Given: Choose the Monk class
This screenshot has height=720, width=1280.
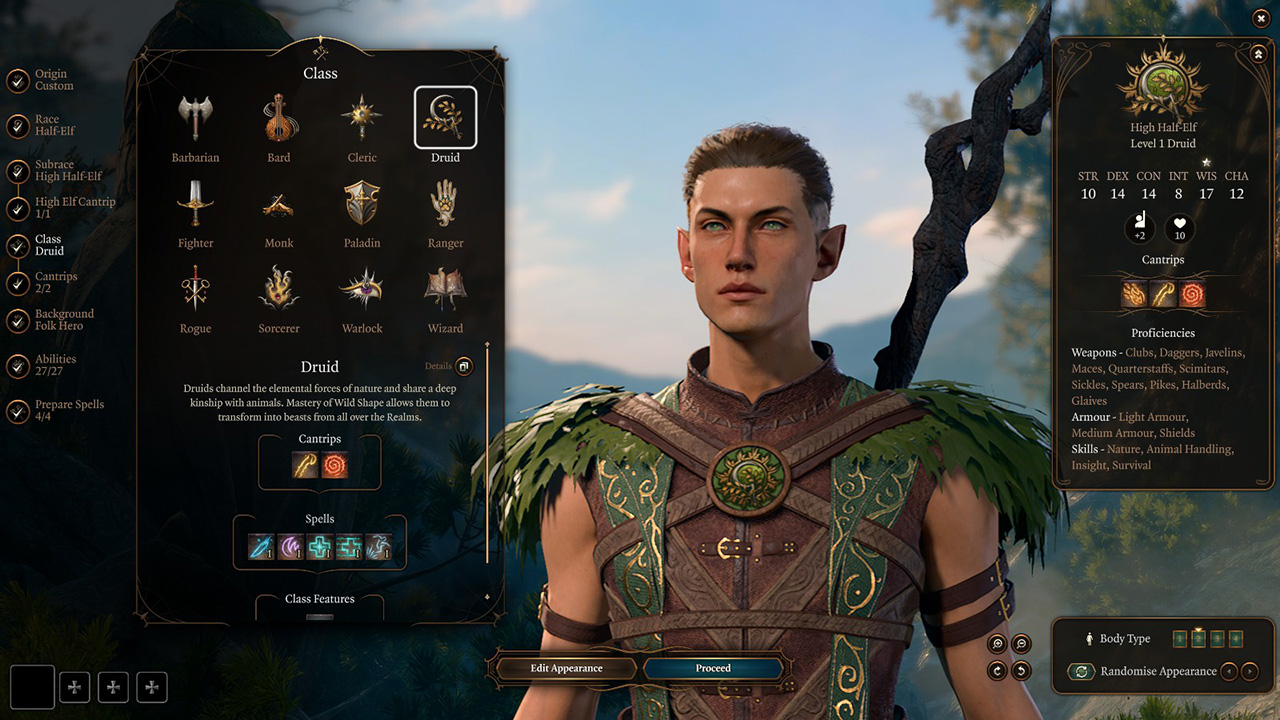Looking at the screenshot, I should point(279,205).
